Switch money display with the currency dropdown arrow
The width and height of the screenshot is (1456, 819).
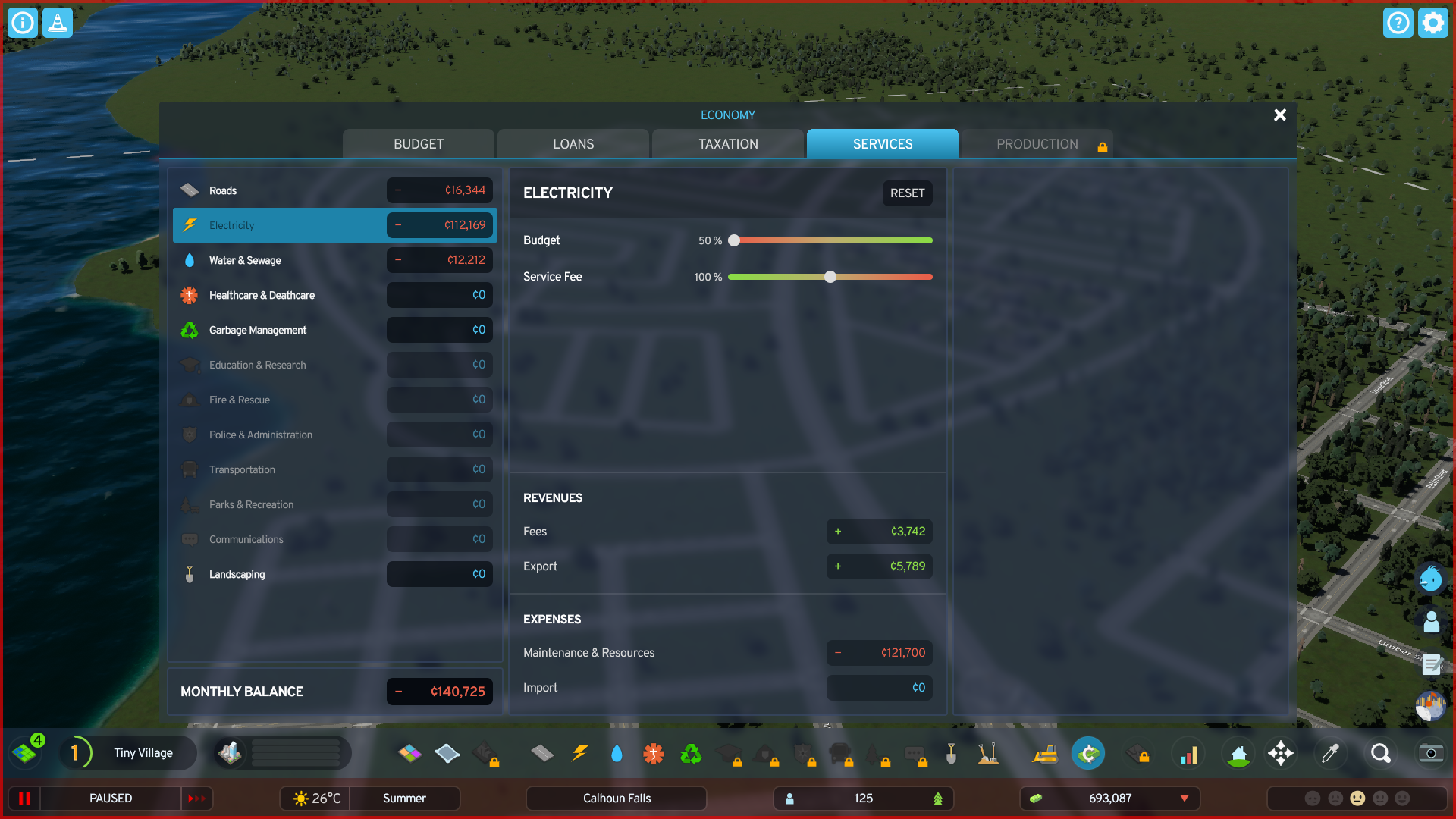[x=1185, y=798]
